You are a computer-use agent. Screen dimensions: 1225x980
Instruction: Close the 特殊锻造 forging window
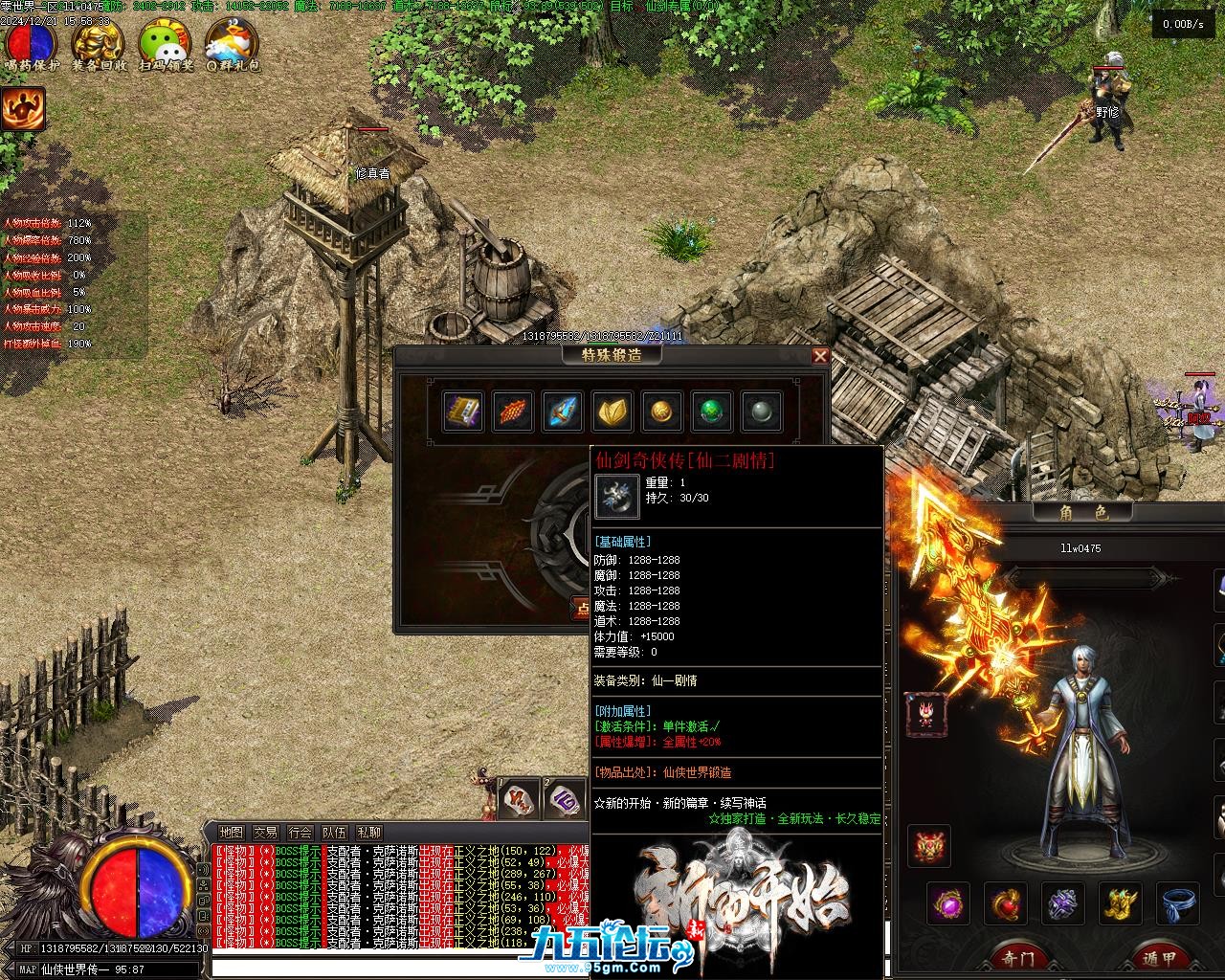[820, 356]
